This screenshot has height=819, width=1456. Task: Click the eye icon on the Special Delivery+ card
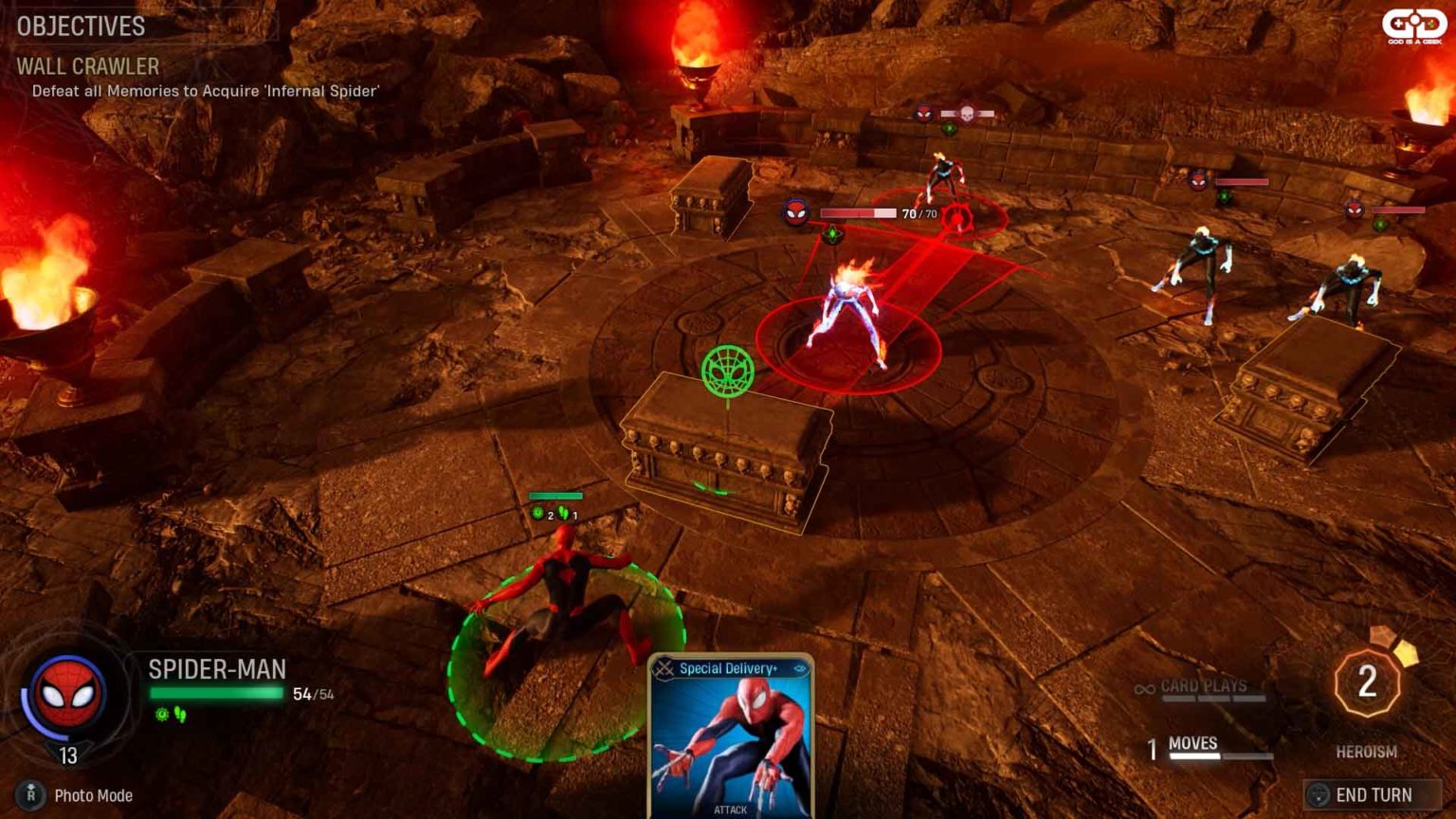[800, 667]
